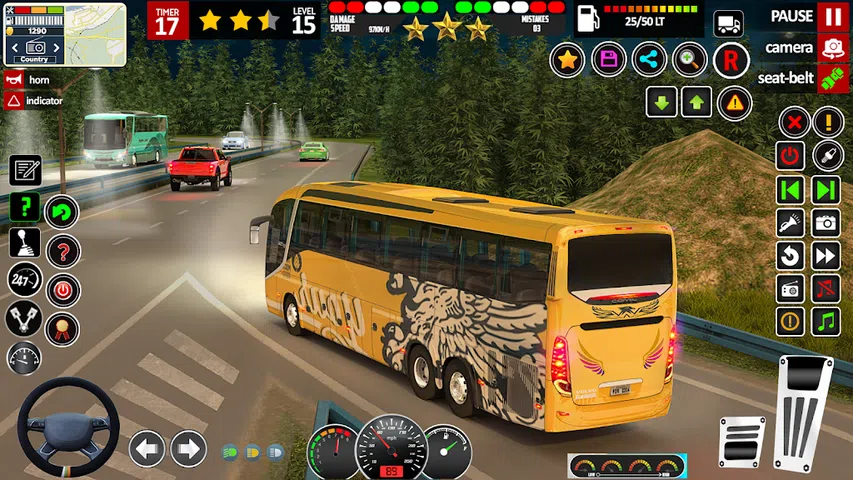This screenshot has width=853, height=480.
Task: Zoom in with the magnifier icon
Action: (x=690, y=60)
